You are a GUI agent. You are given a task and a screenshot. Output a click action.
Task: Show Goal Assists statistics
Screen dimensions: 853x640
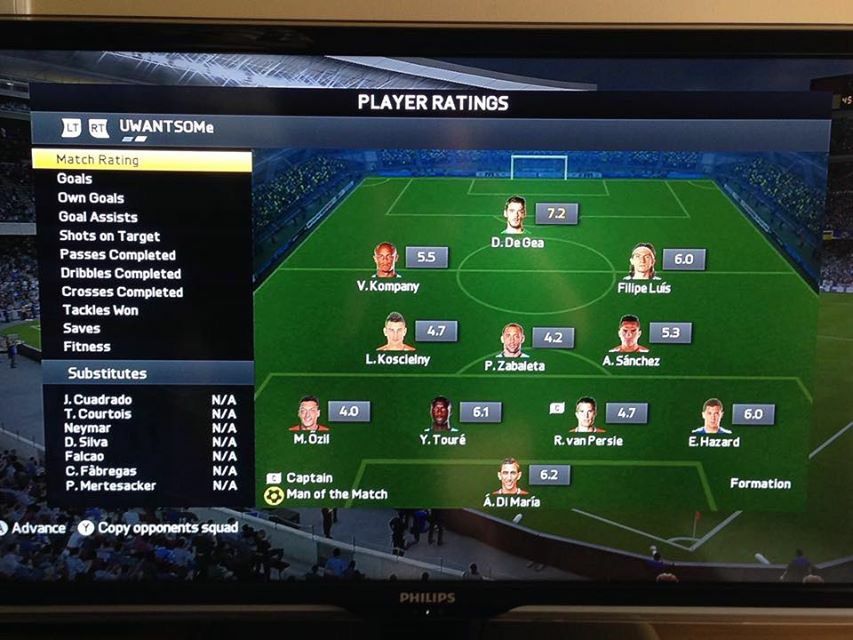point(98,217)
